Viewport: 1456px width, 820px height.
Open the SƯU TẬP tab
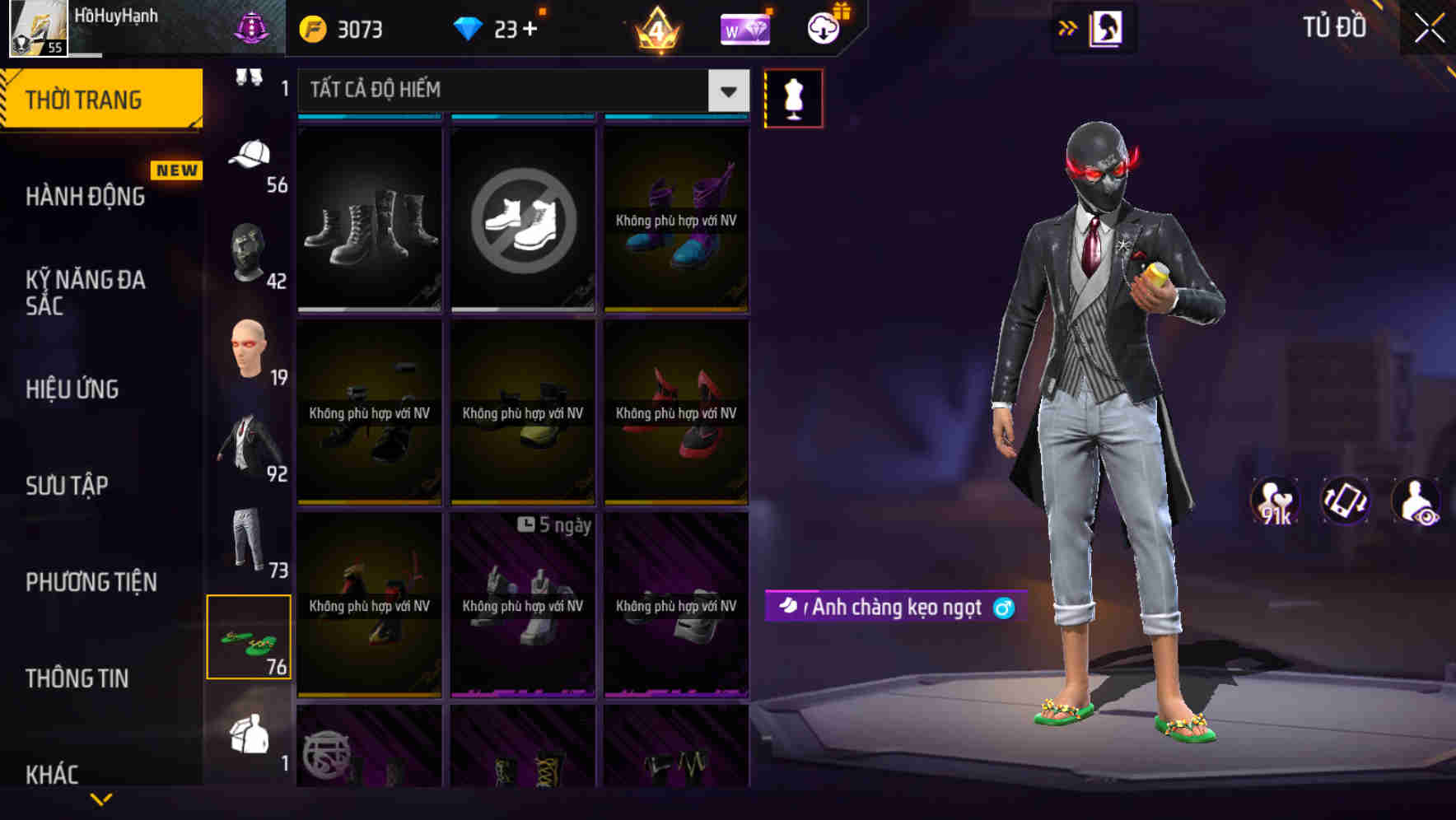68,486
